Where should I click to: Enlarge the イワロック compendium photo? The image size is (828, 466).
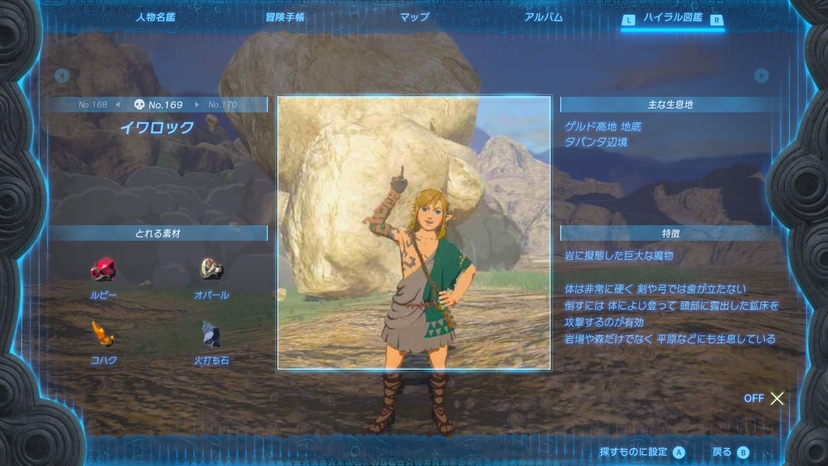[x=414, y=233]
